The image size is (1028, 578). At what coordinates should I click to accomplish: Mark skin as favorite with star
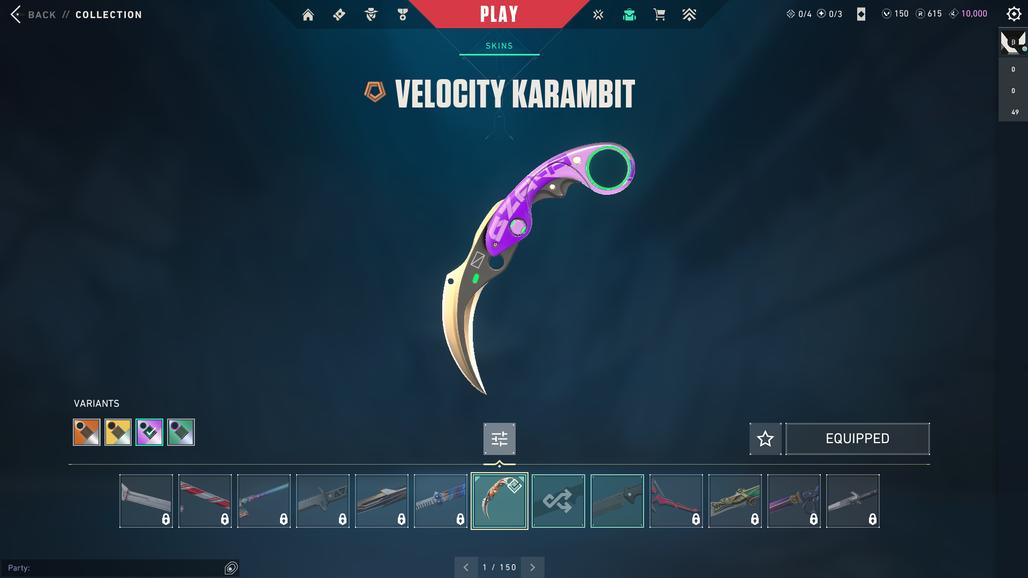[765, 438]
